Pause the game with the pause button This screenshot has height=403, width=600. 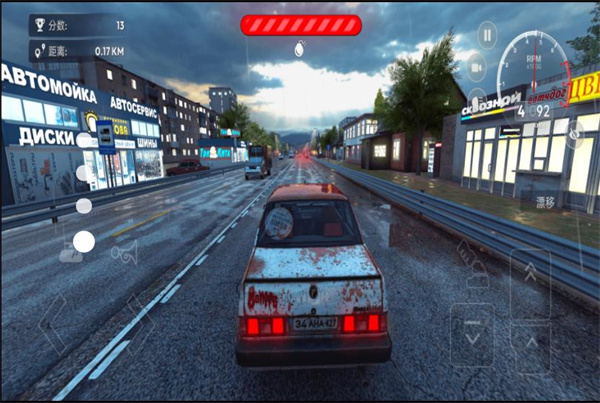tap(487, 36)
